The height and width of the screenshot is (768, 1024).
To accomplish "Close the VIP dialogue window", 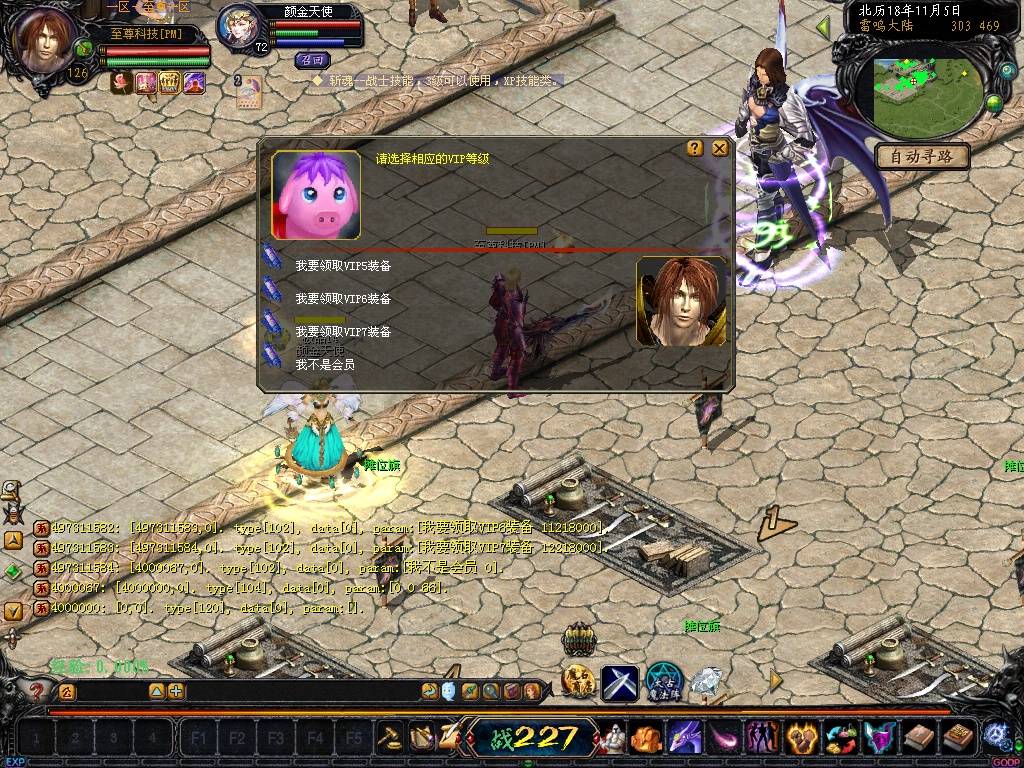I will [x=719, y=148].
